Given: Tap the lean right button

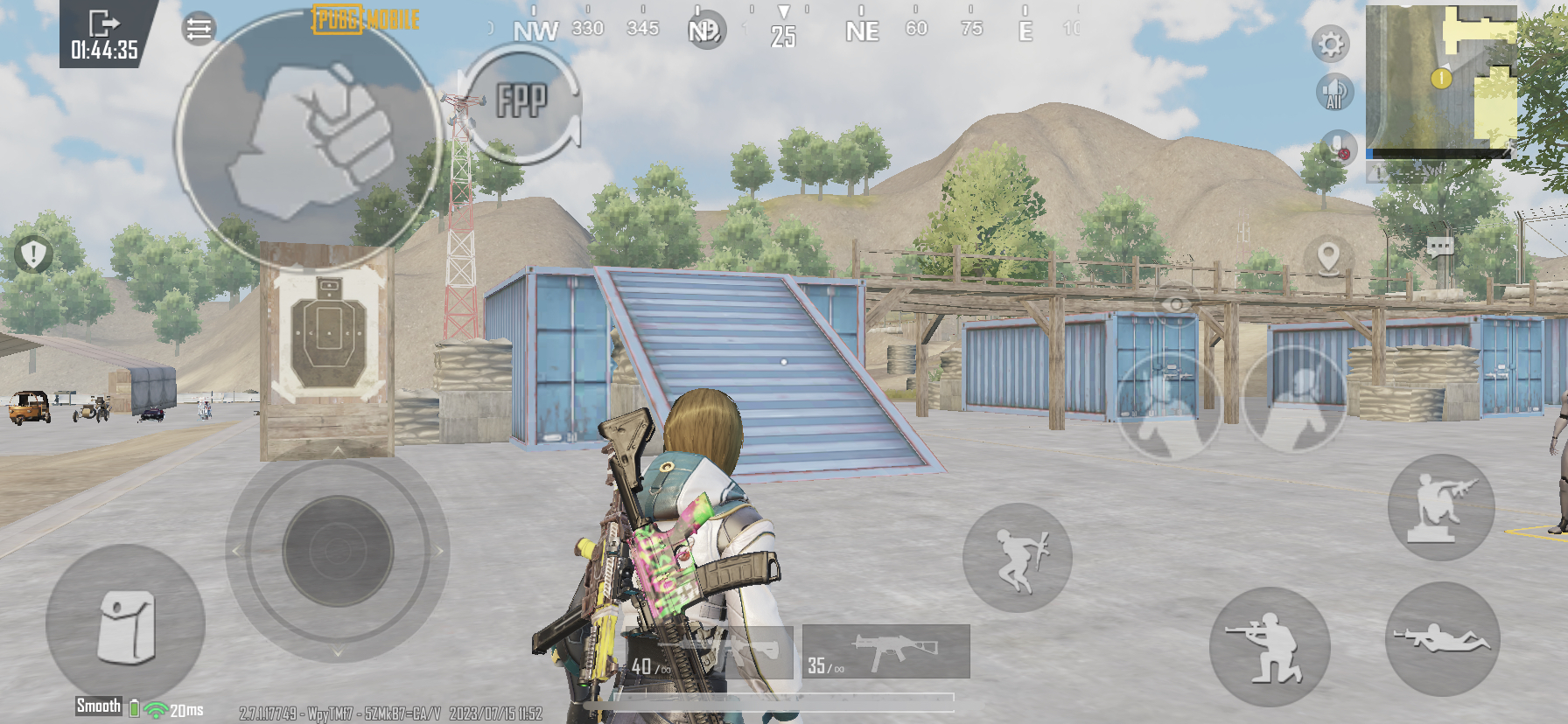Looking at the screenshot, I should click(x=1295, y=400).
